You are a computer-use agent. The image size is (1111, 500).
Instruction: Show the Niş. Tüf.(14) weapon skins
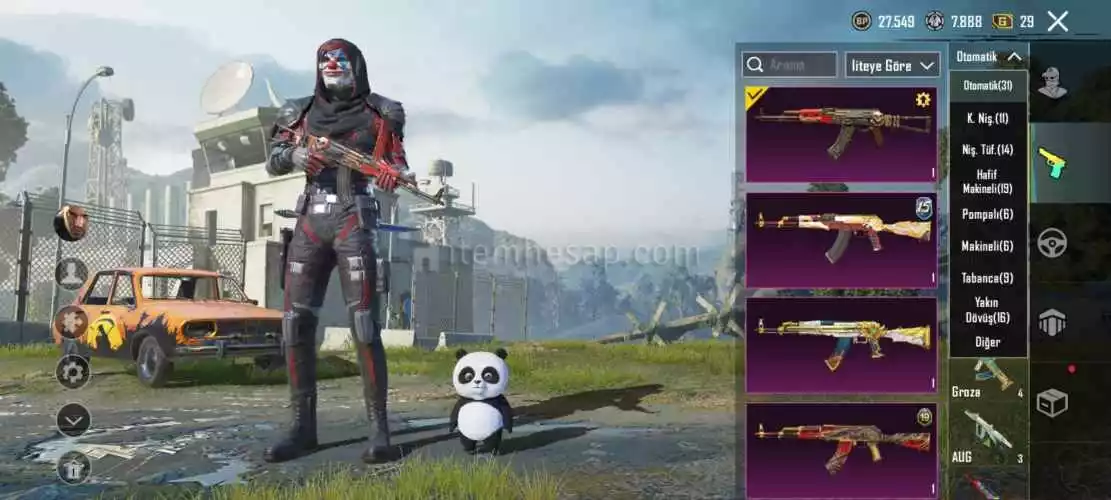coord(988,150)
